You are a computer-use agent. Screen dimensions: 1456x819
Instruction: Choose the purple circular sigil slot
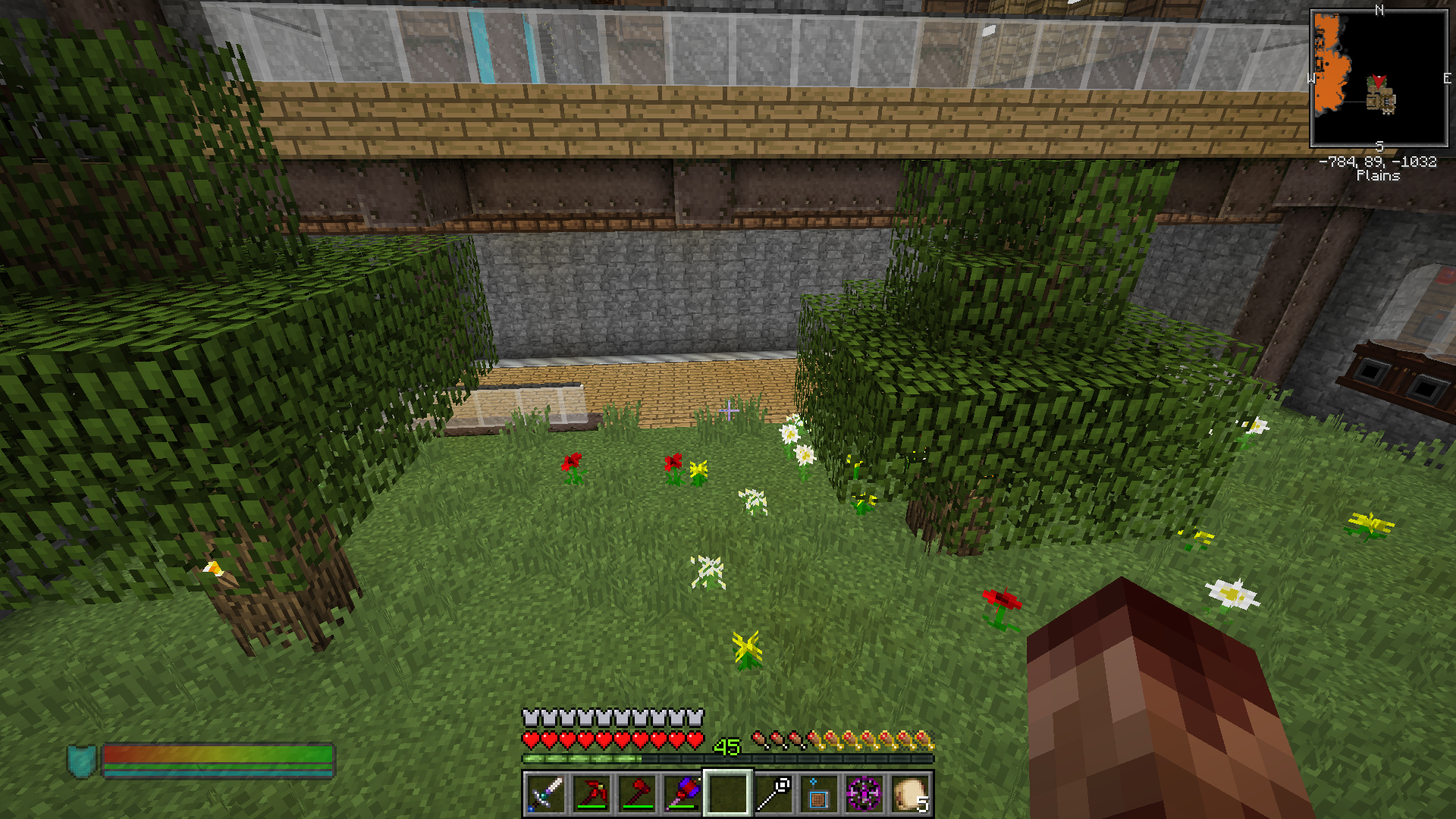pyautogui.click(x=864, y=794)
